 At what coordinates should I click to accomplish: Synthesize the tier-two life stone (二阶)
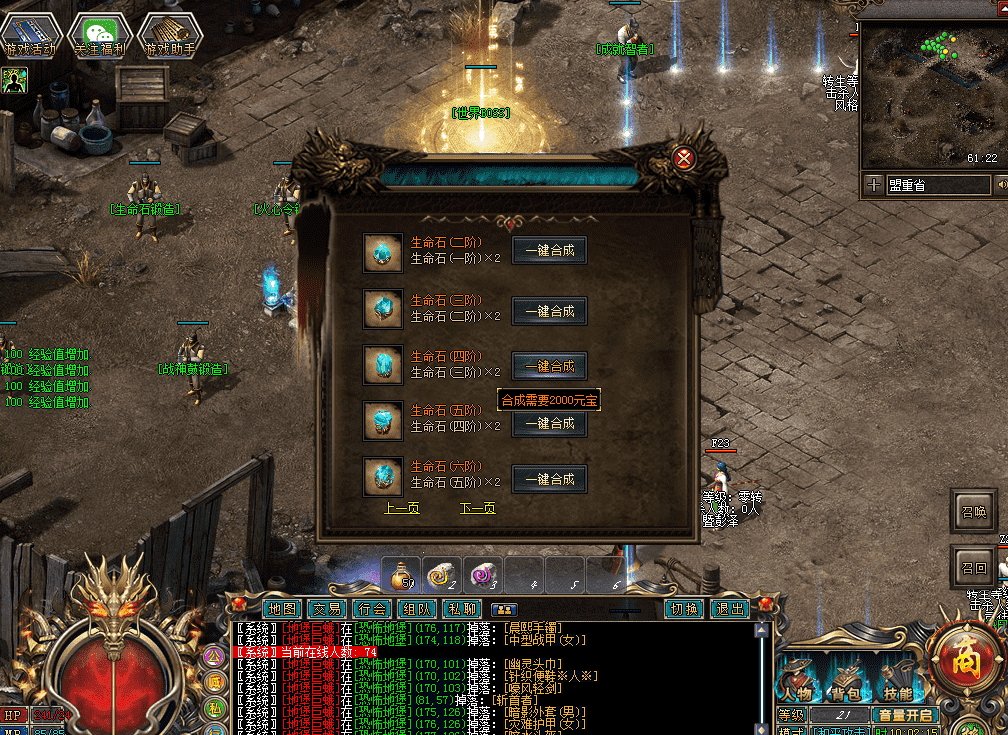point(549,250)
